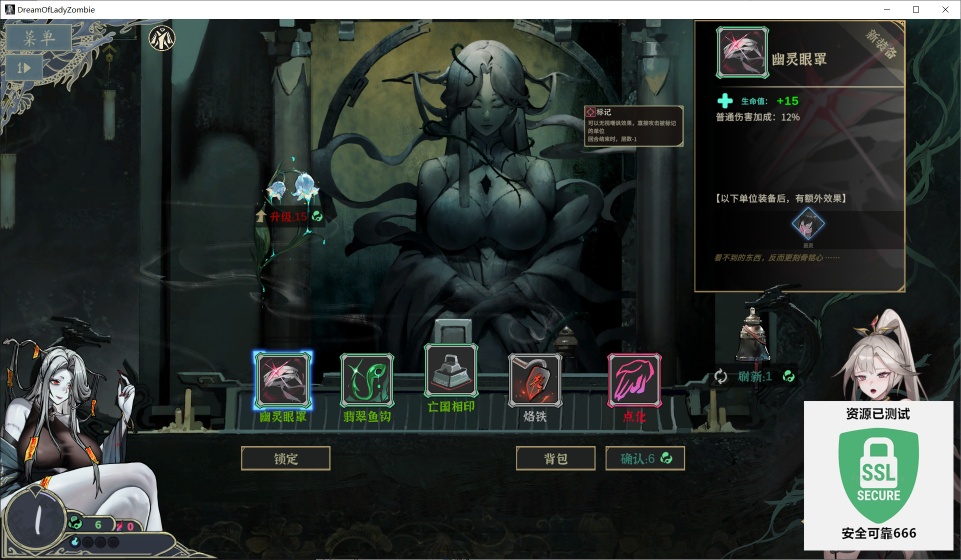Click the 锁定 lock button
Image resolution: width=961 pixels, height=560 pixels.
[286, 458]
